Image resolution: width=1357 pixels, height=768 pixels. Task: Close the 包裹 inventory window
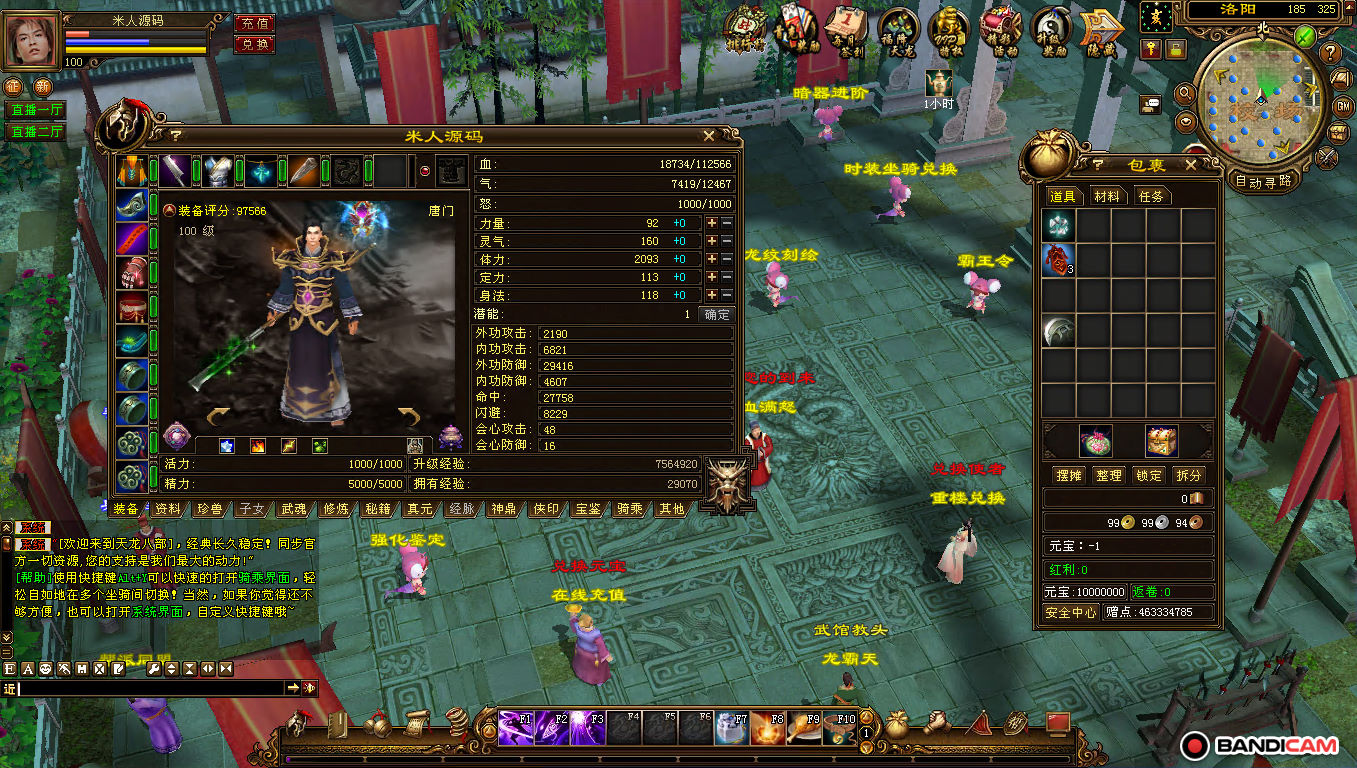1190,165
